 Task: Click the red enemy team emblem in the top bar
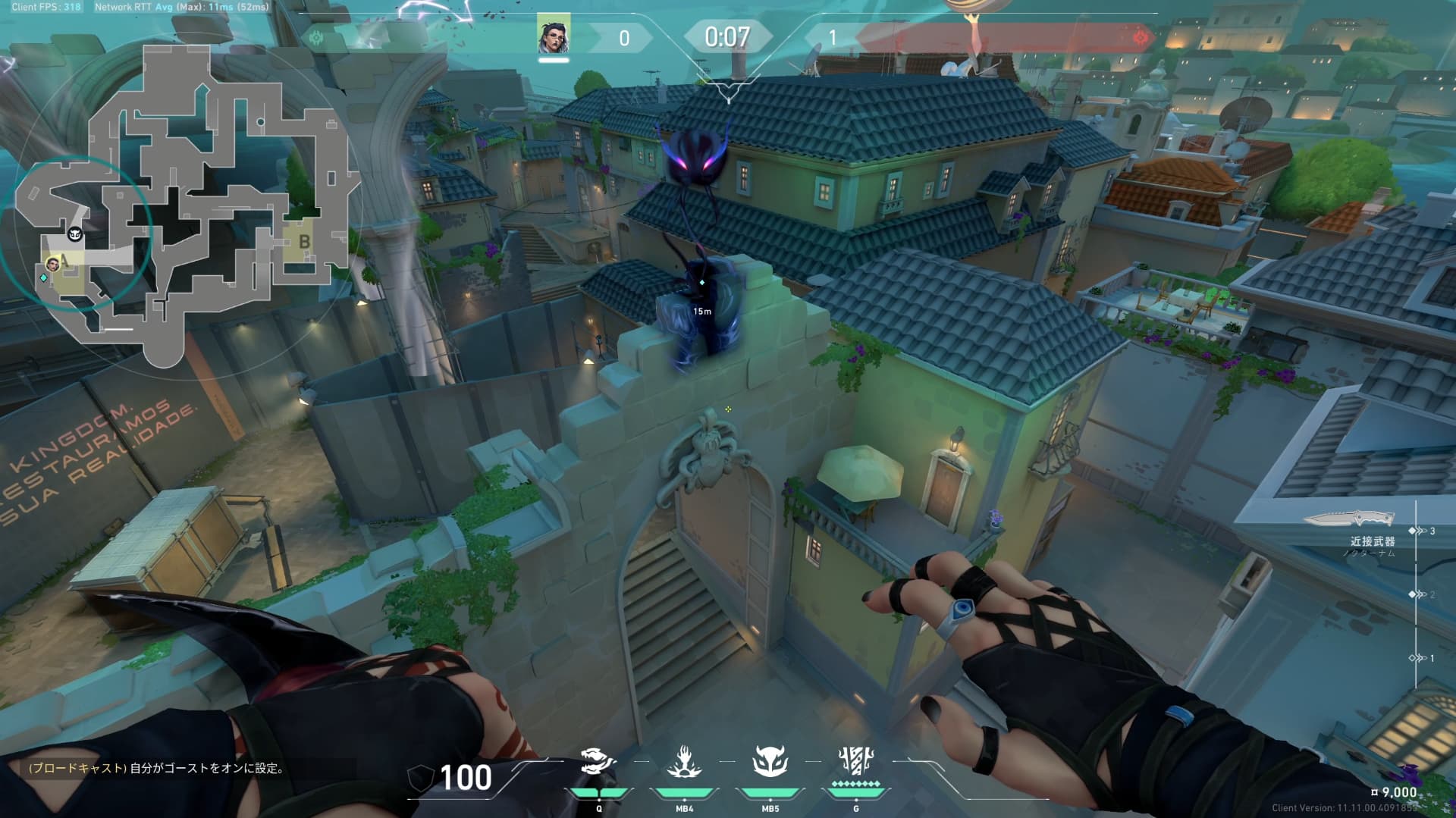tap(1140, 37)
